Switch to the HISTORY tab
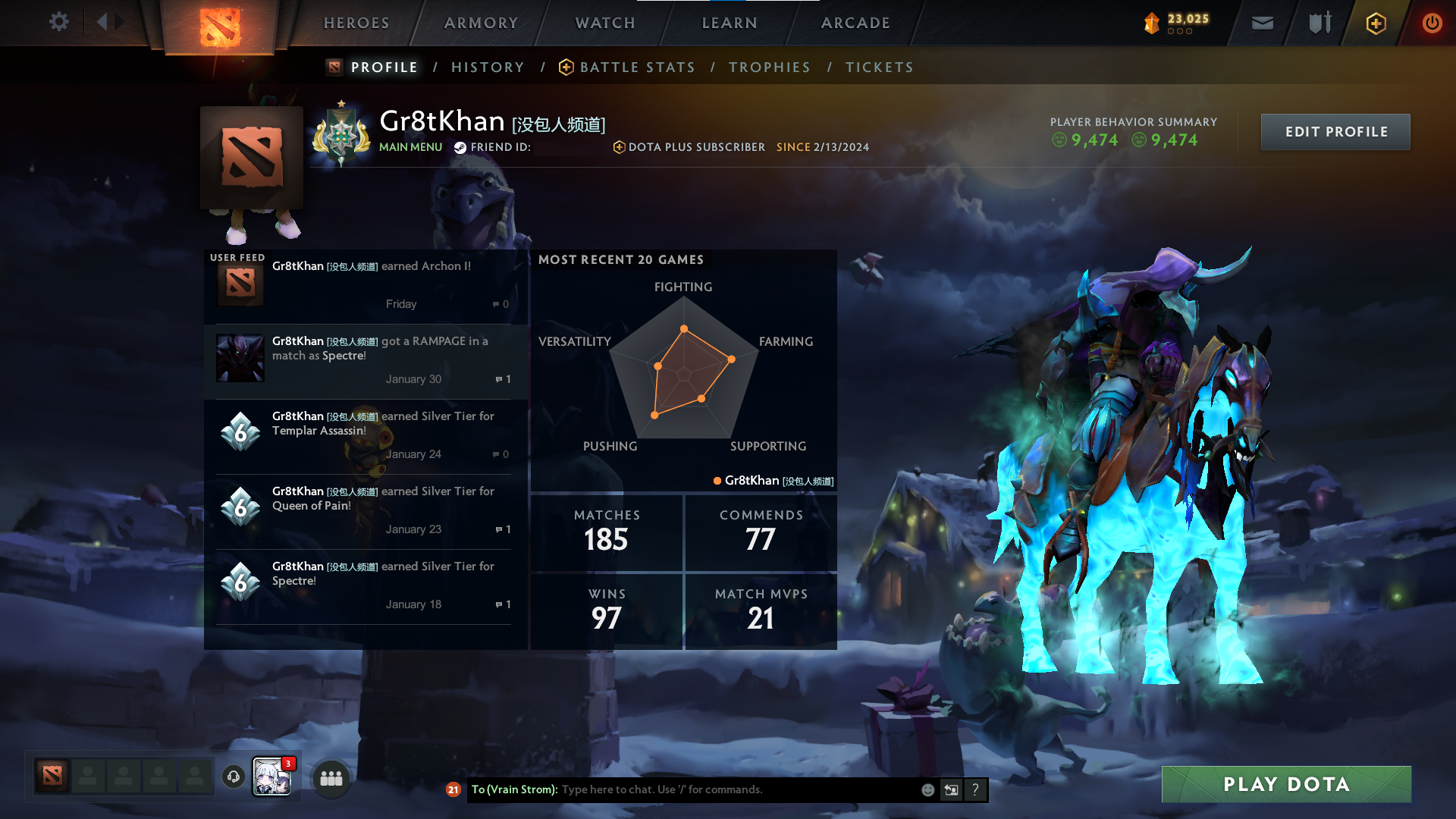1456x819 pixels. (x=488, y=67)
